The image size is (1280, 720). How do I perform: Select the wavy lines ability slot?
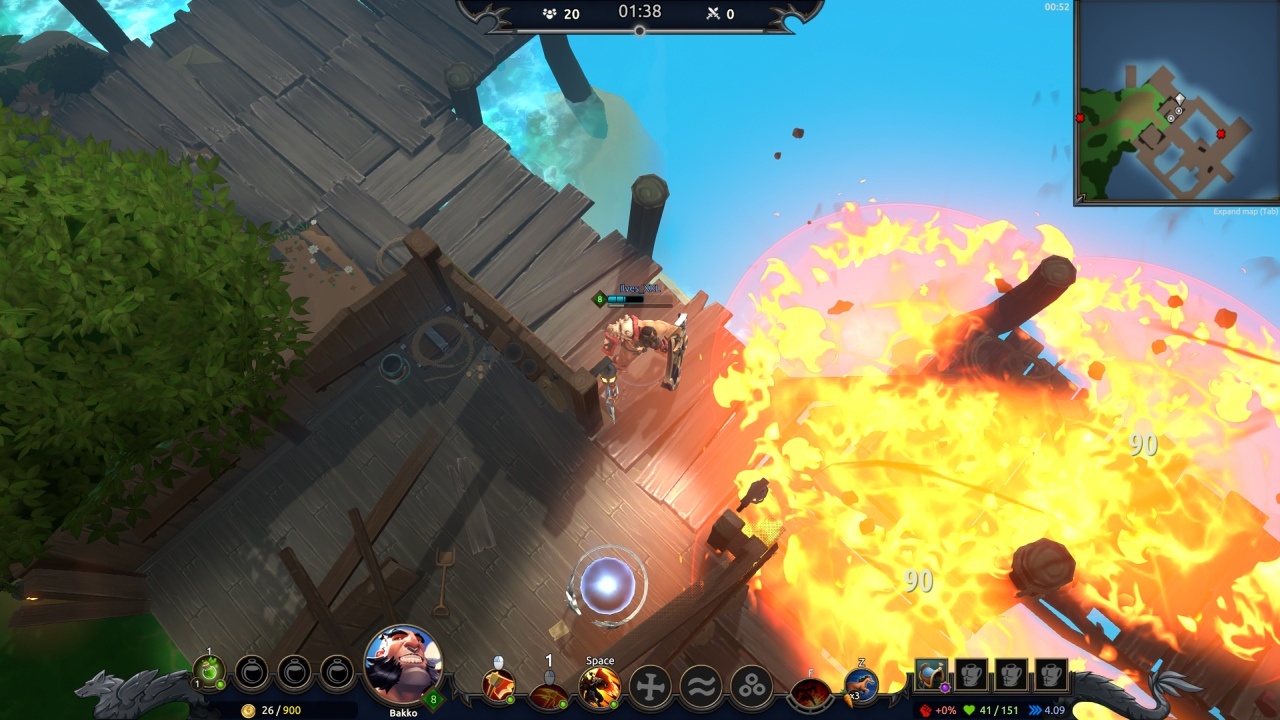pyautogui.click(x=701, y=688)
